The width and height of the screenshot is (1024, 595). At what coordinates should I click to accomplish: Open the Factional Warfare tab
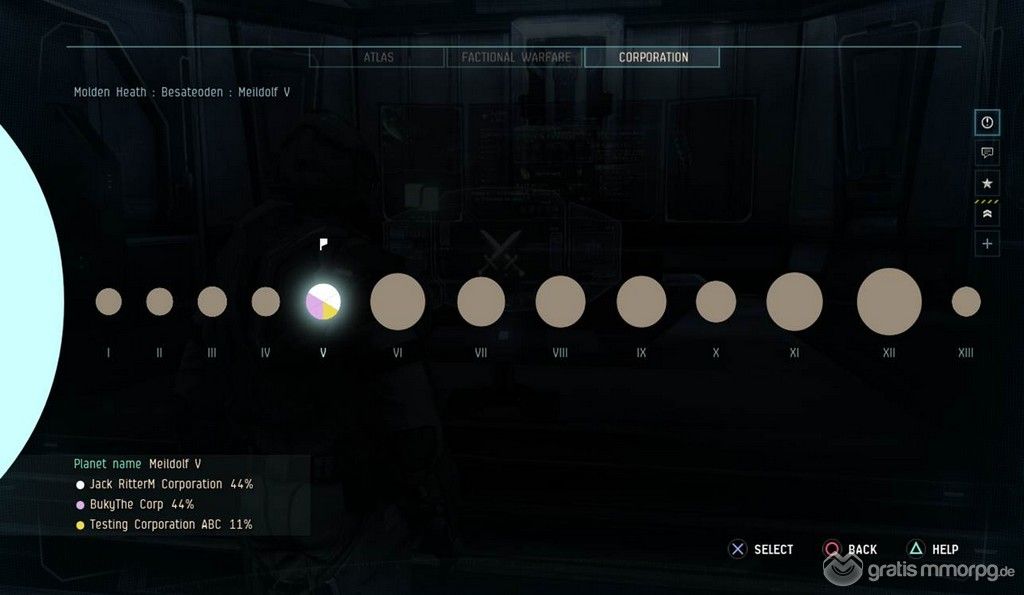(x=514, y=58)
